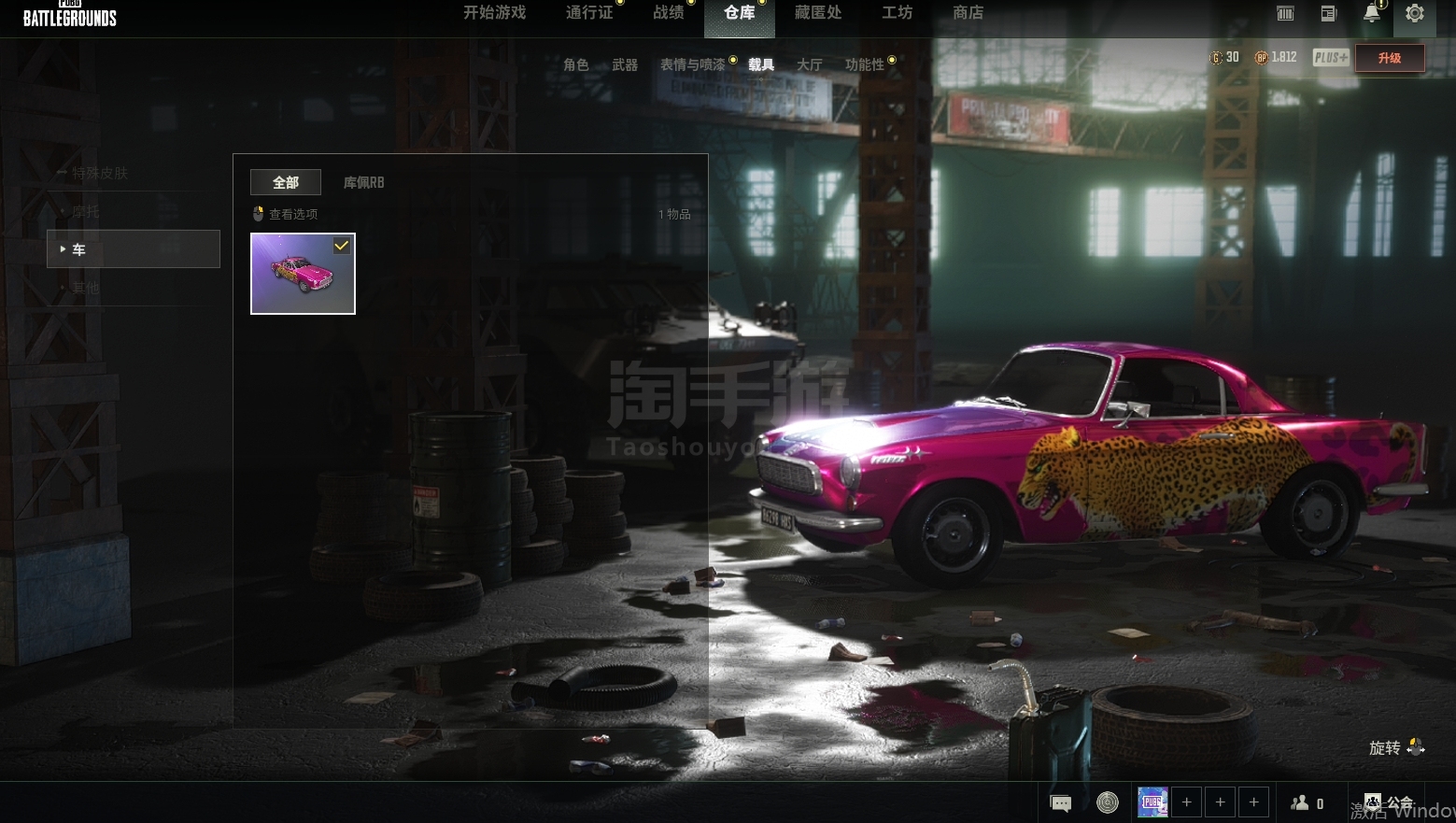Visit the 商店 (Store)
Screen dimensions: 1456x823
[x=968, y=13]
